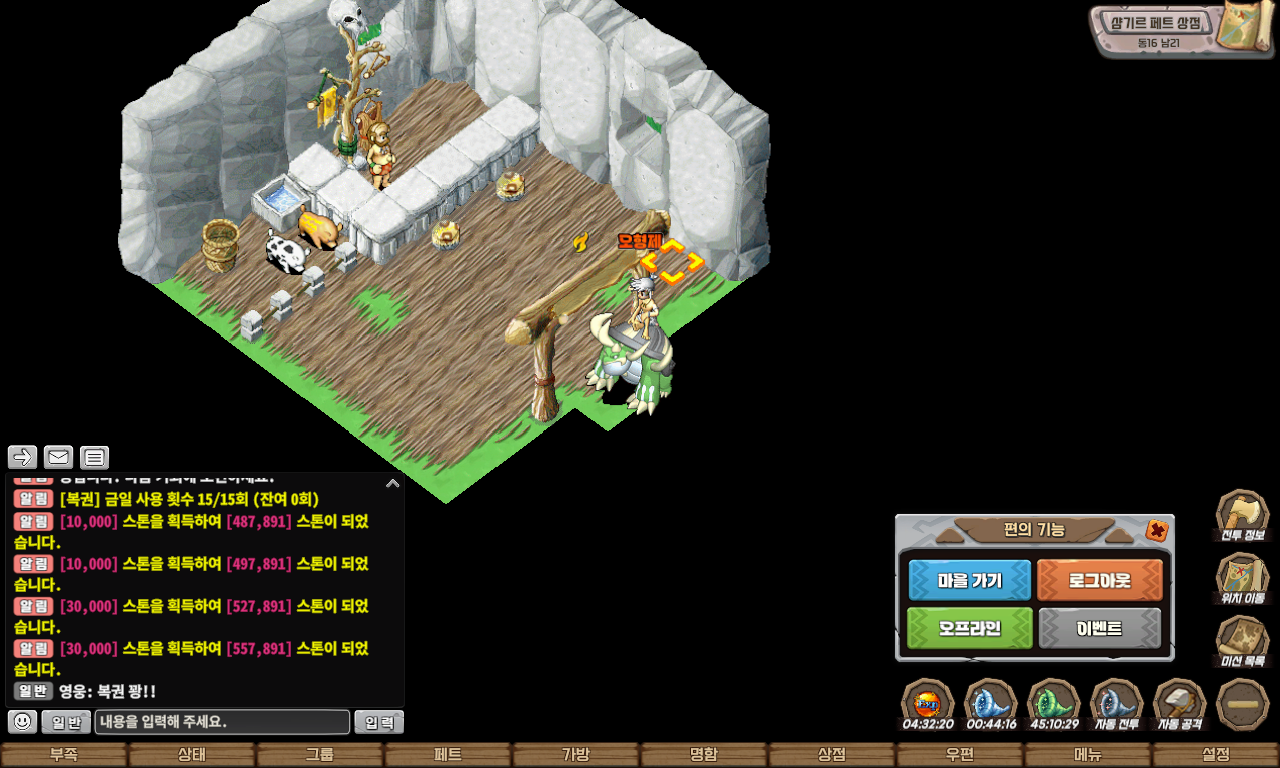Open the emoticon smiley picker
Image resolution: width=1280 pixels, height=768 pixels.
point(23,721)
